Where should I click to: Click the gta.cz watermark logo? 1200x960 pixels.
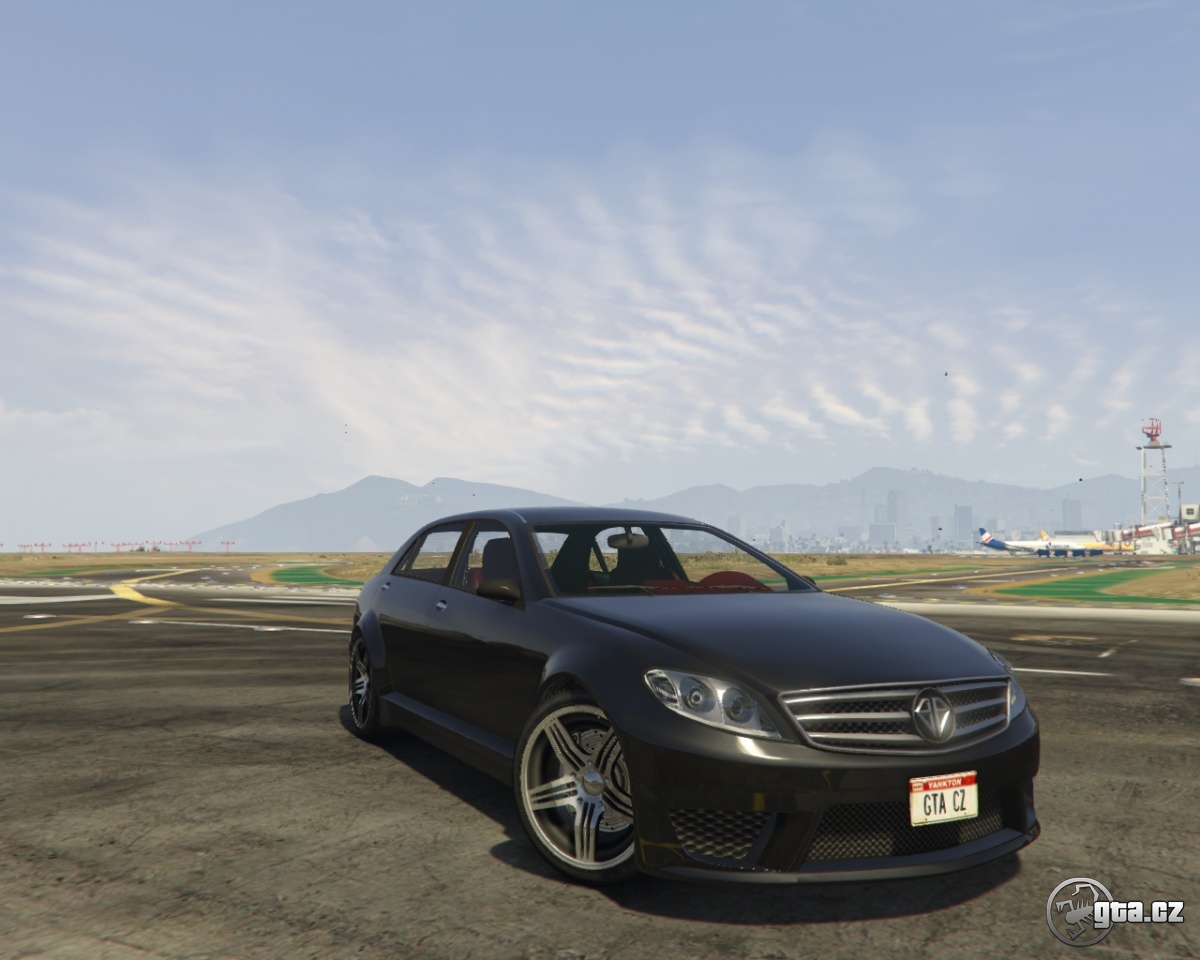(1114, 911)
